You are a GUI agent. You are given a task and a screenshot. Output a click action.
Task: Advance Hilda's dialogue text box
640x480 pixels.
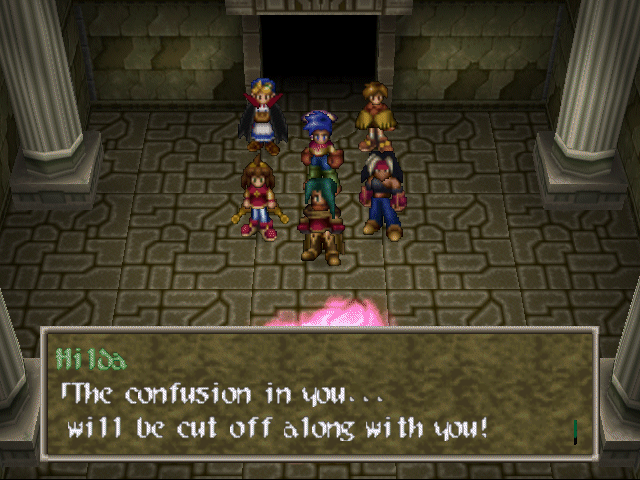click(x=318, y=395)
